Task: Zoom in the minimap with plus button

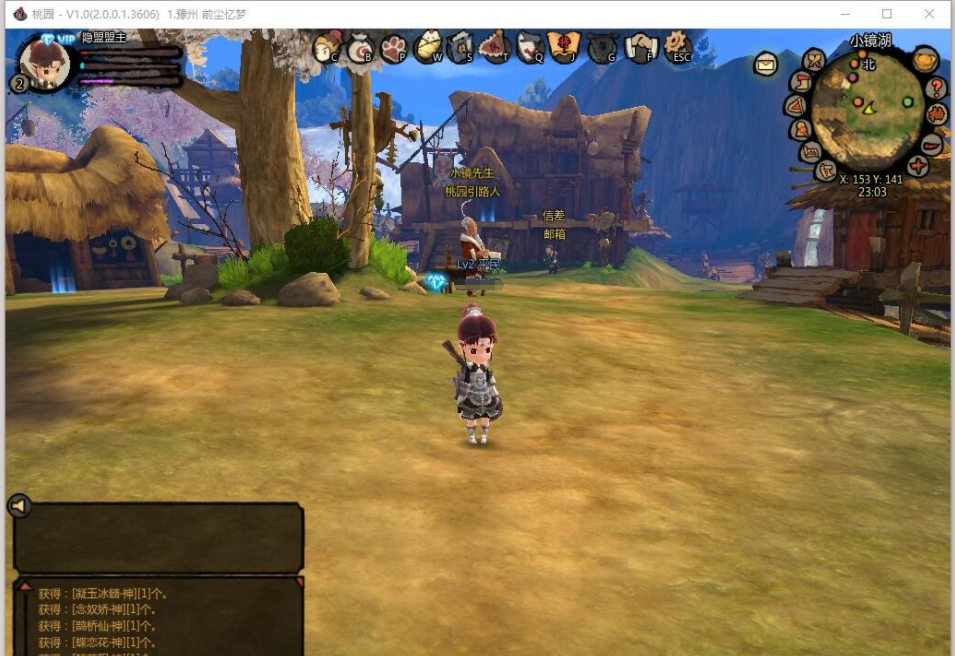Action: click(918, 165)
